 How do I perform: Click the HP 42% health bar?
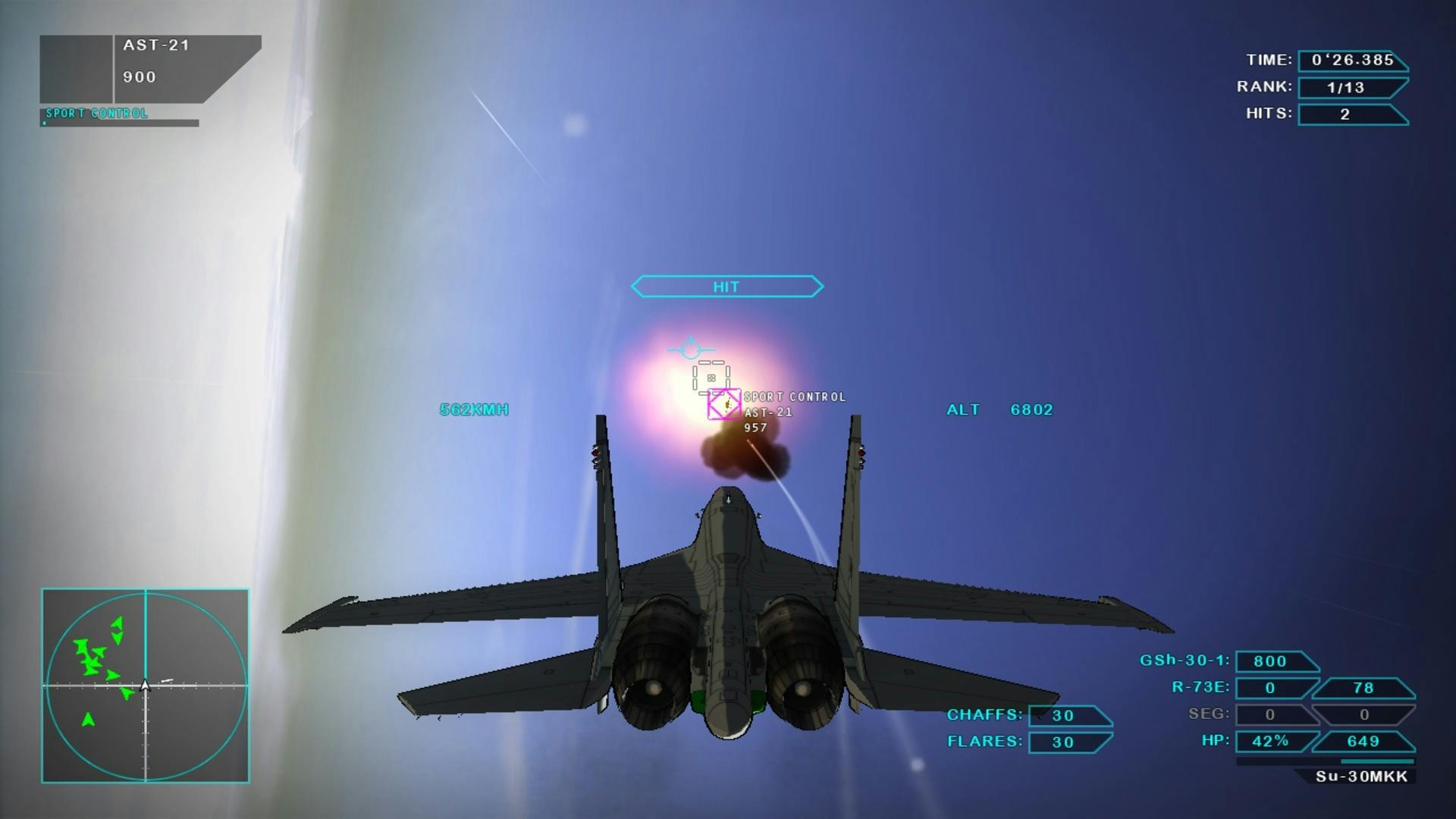click(x=1272, y=742)
